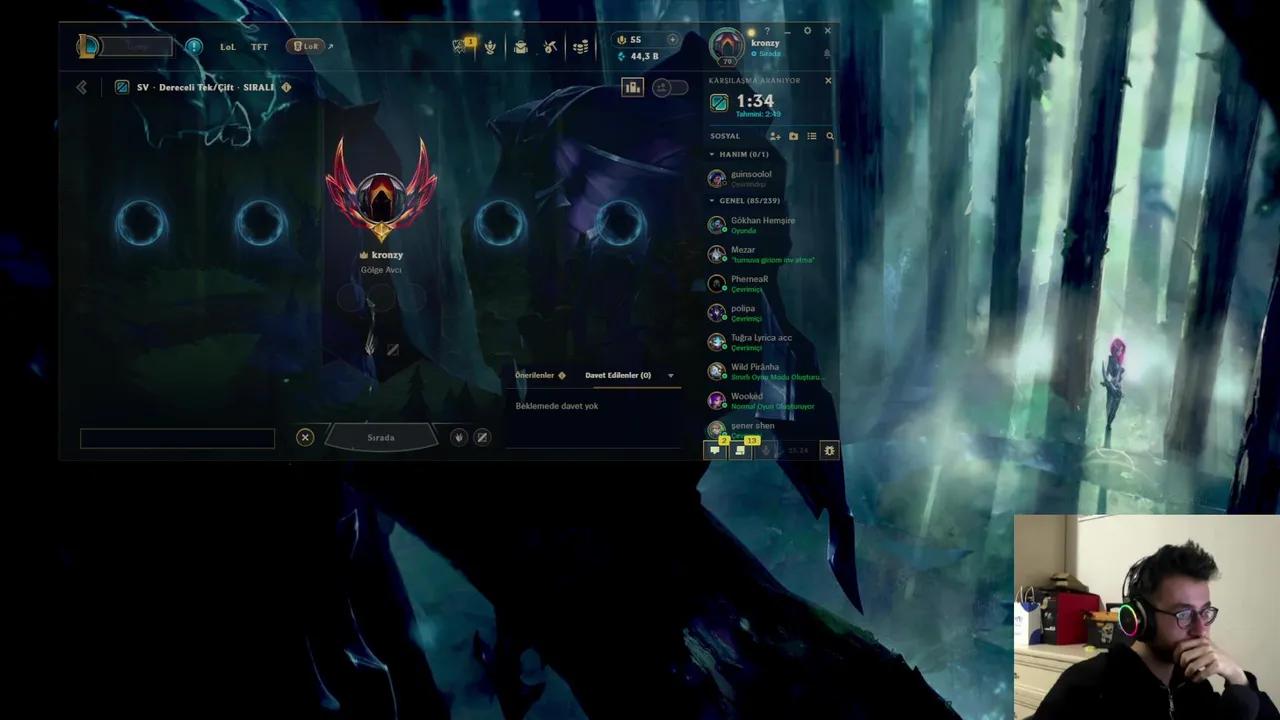
Task: Switch to the TFT tab
Action: coord(259,46)
